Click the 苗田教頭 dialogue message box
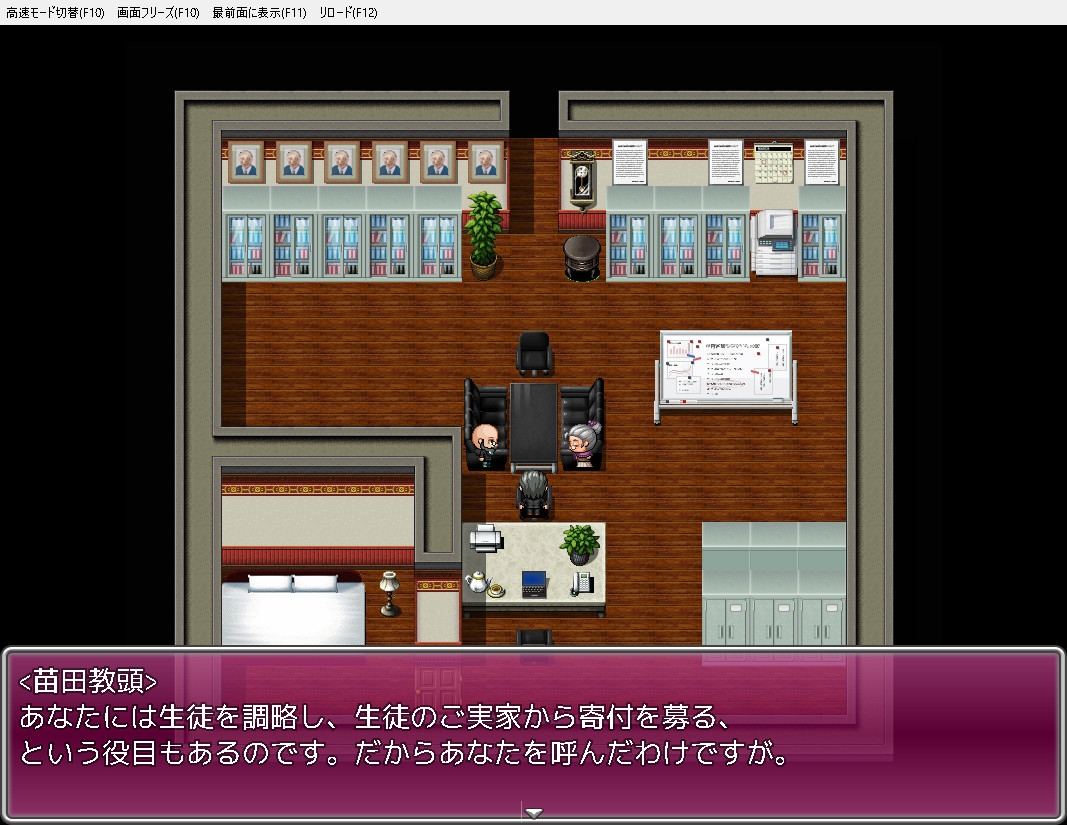The height and width of the screenshot is (825, 1067). point(533,735)
